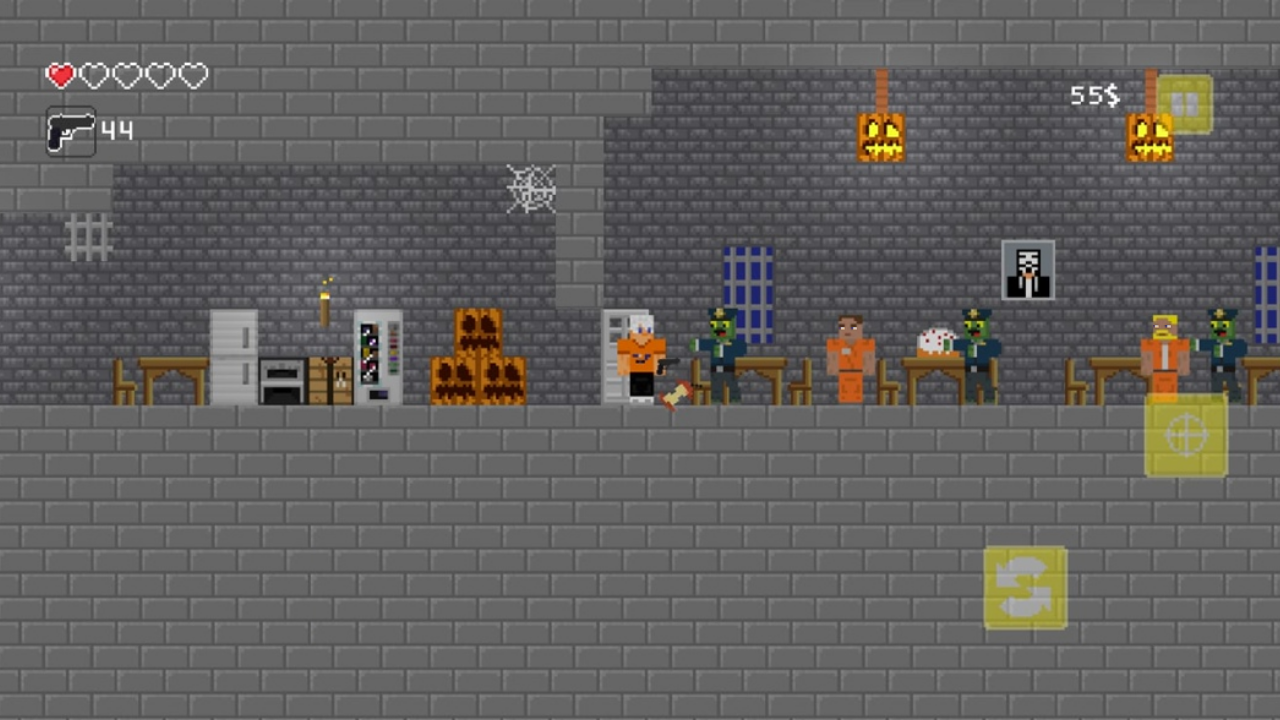Click the hanging jack-o-lantern on the left rope
The height and width of the screenshot is (720, 1280).
[x=880, y=135]
